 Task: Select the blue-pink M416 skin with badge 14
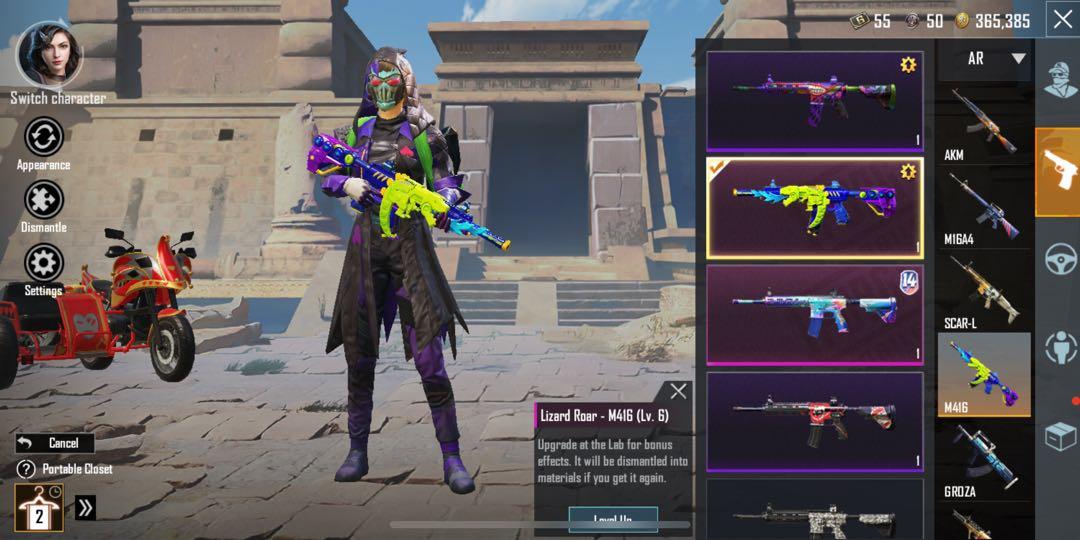coord(814,314)
